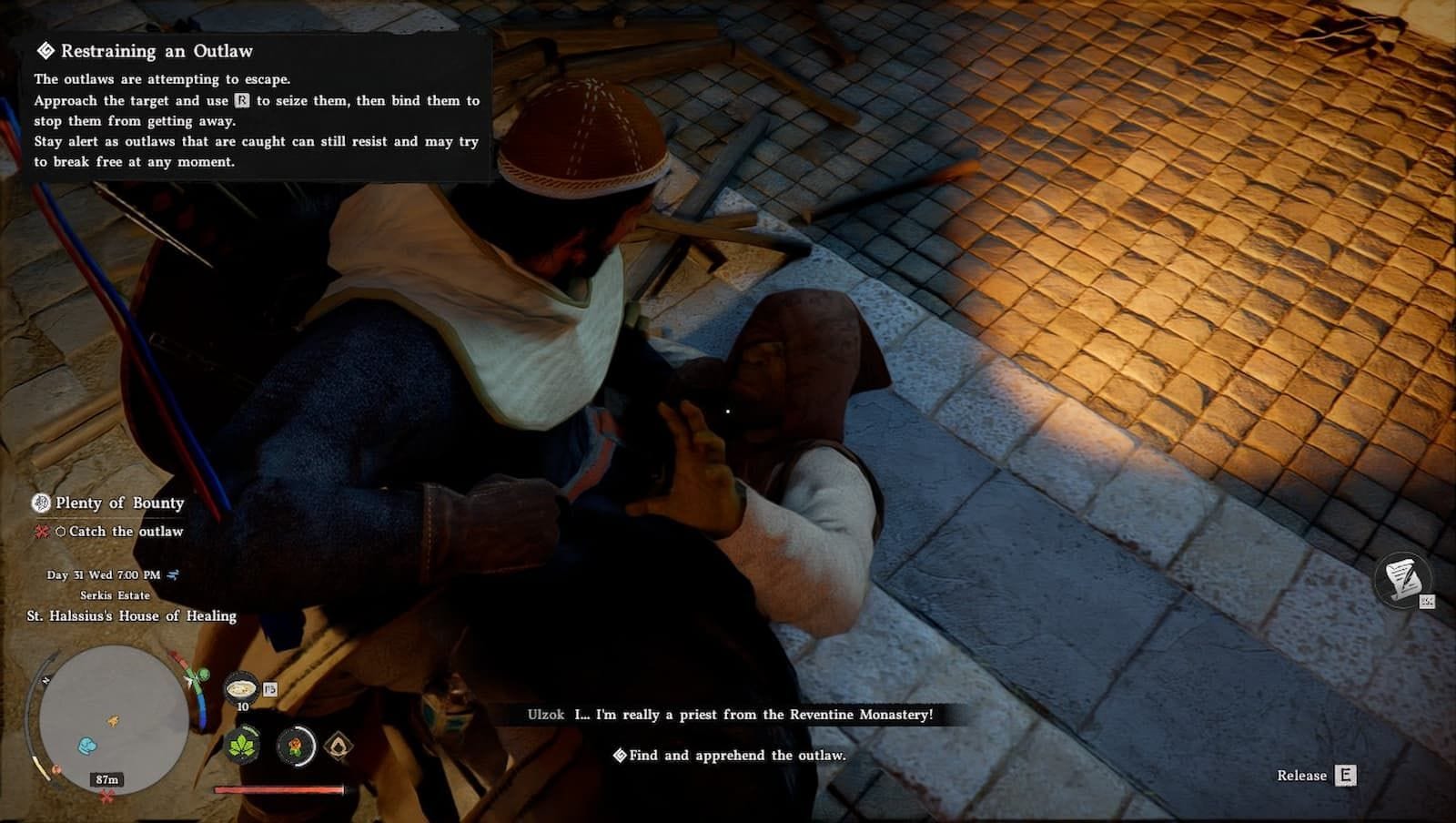Activate the green leaf skill icon
This screenshot has height=823, width=1456.
242,747
